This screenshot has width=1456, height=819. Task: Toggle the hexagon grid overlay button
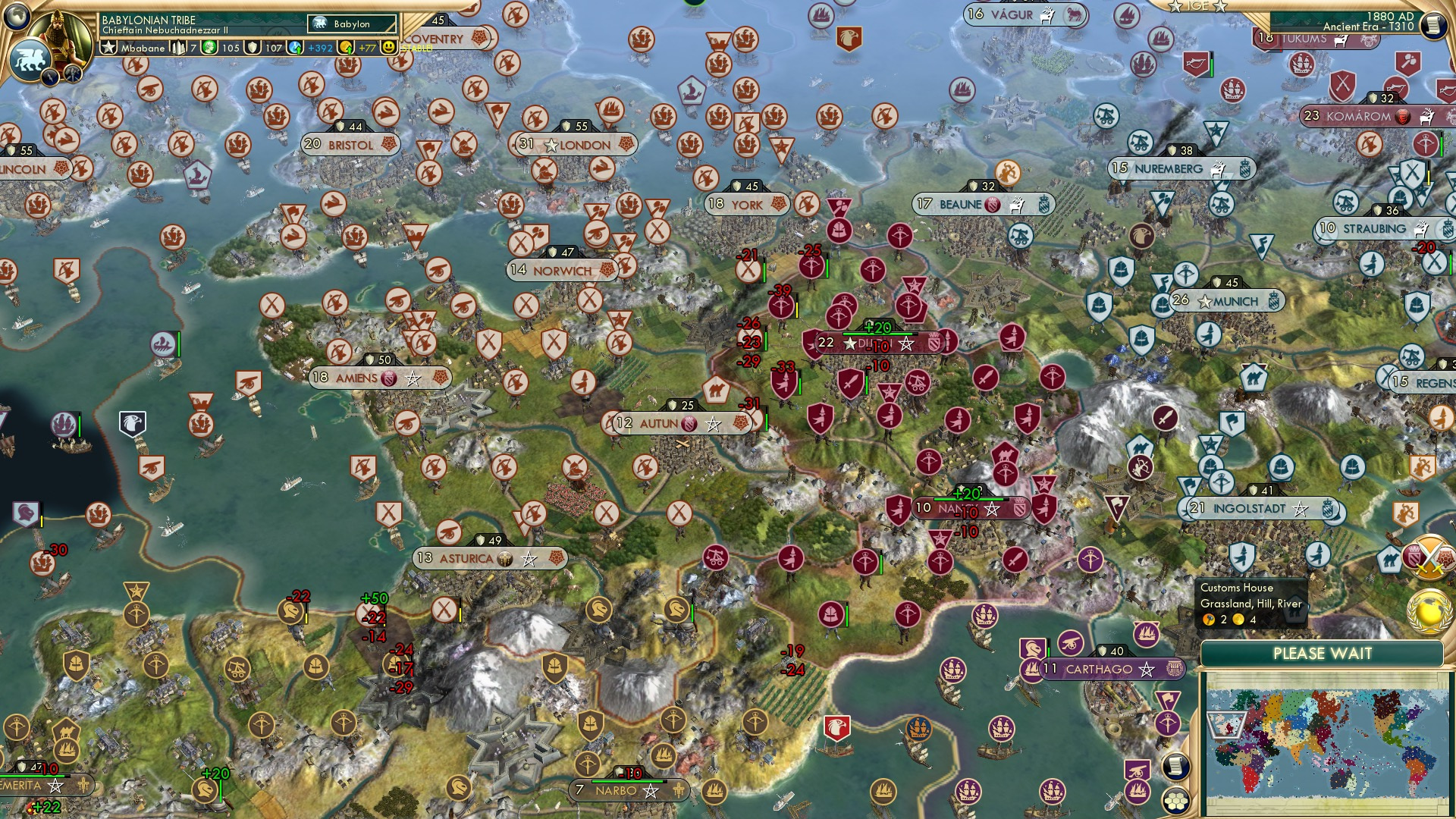1178,802
